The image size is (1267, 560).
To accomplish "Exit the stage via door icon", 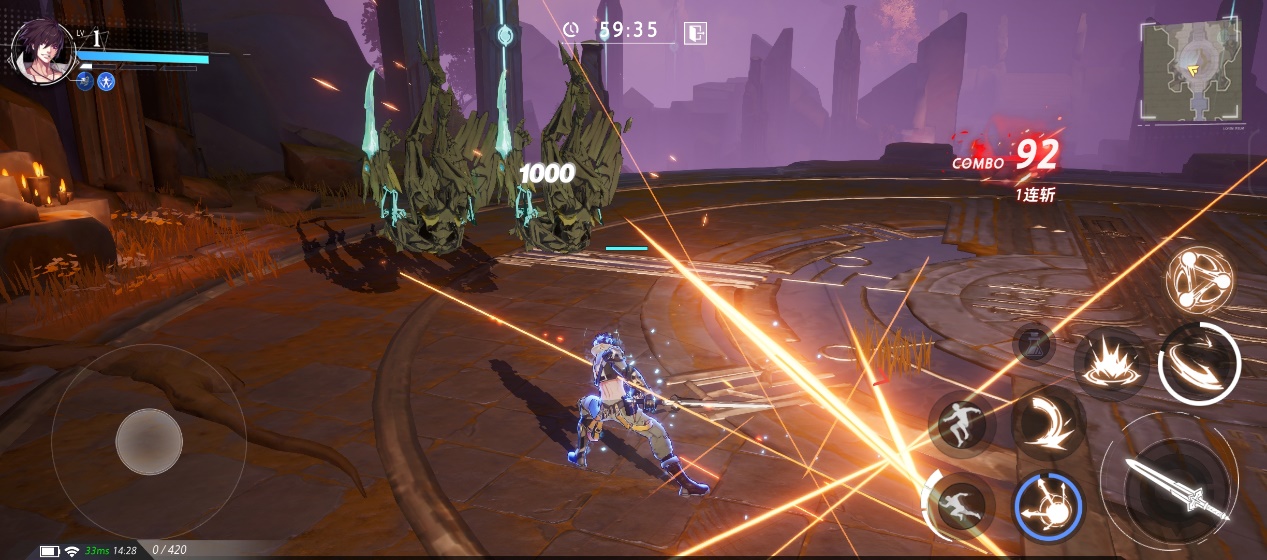I will (x=695, y=32).
